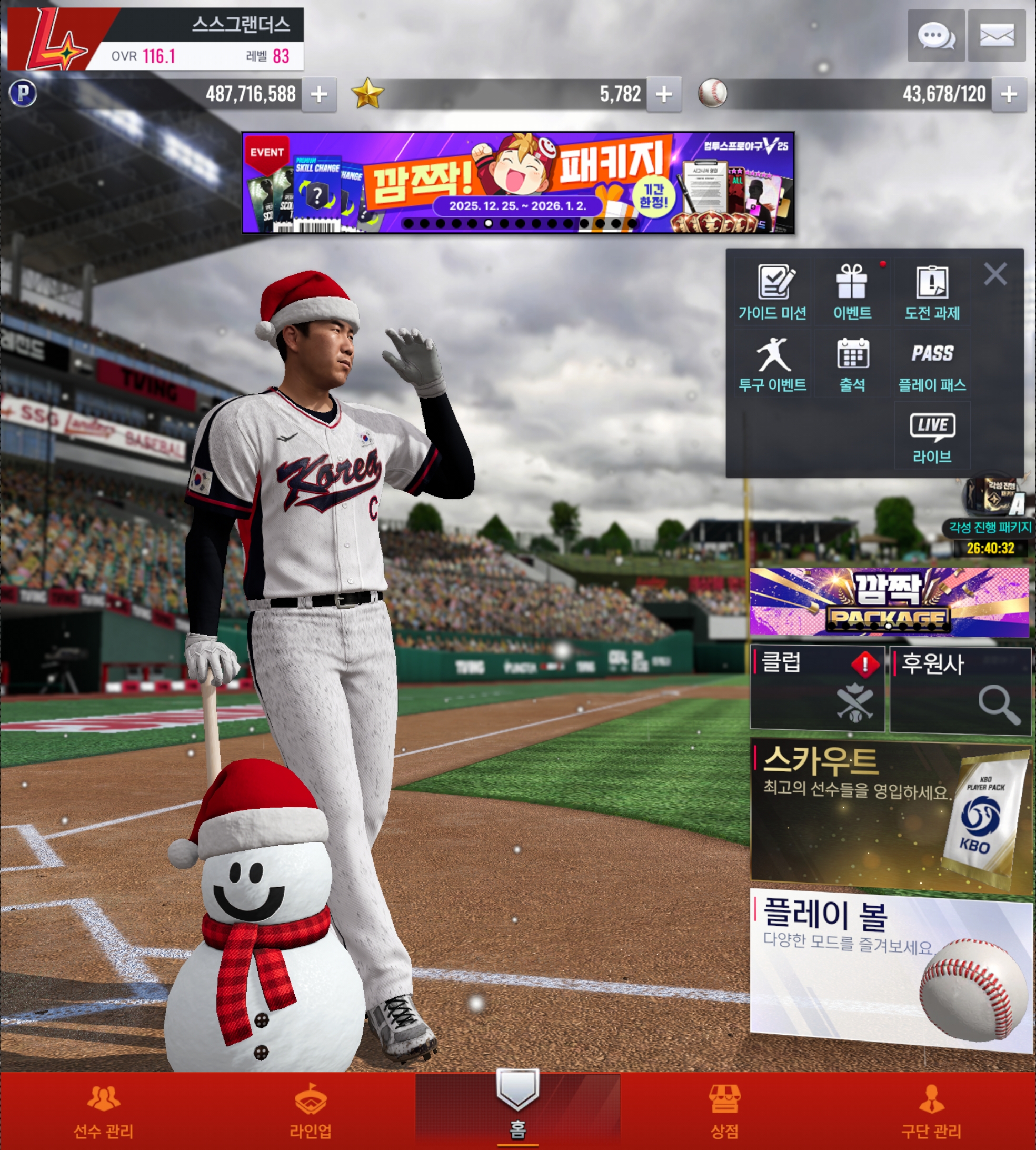Open the 클럽 club panel
Screen dimensions: 1036x1150
click(817, 688)
